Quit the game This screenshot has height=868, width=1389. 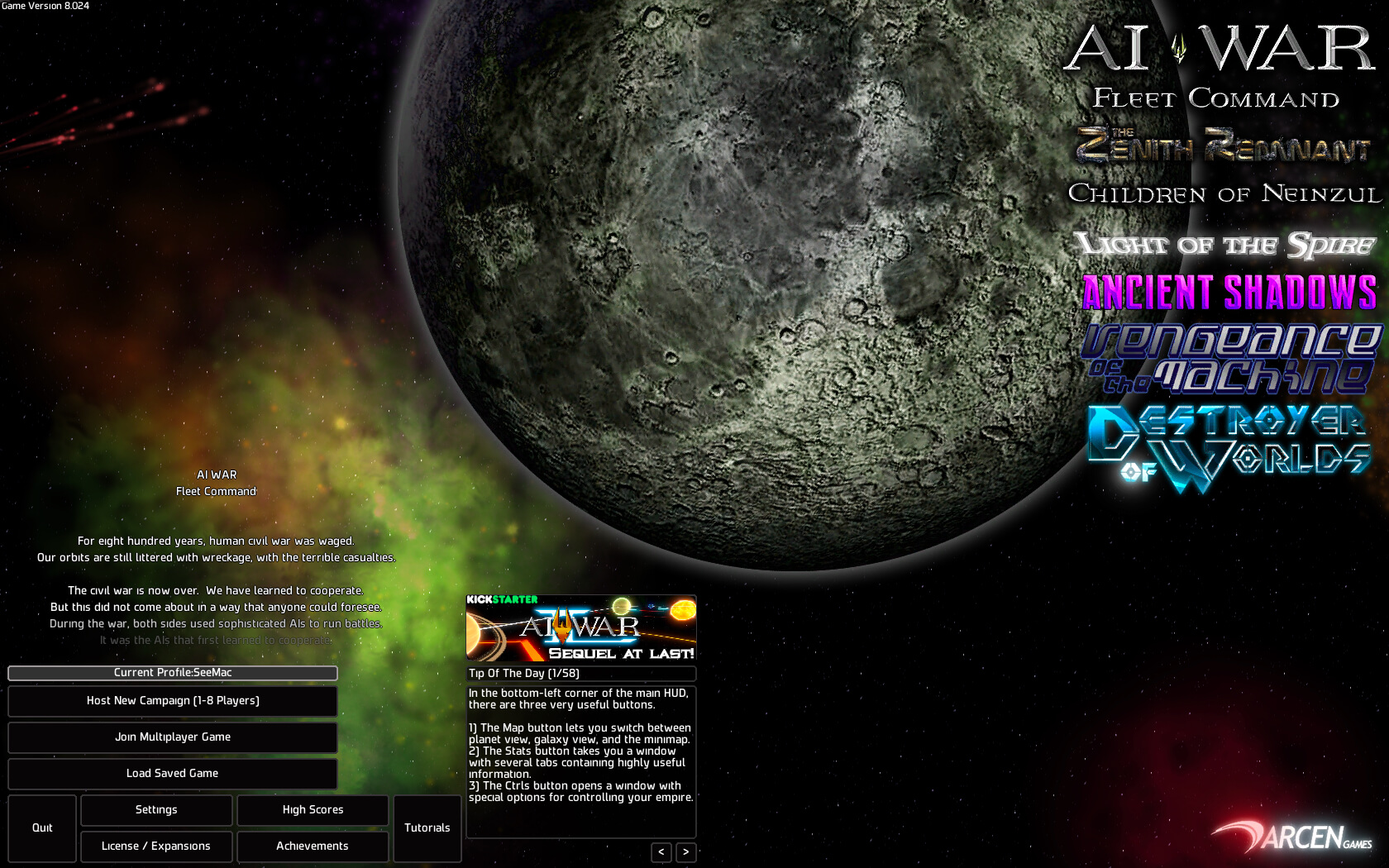42,828
